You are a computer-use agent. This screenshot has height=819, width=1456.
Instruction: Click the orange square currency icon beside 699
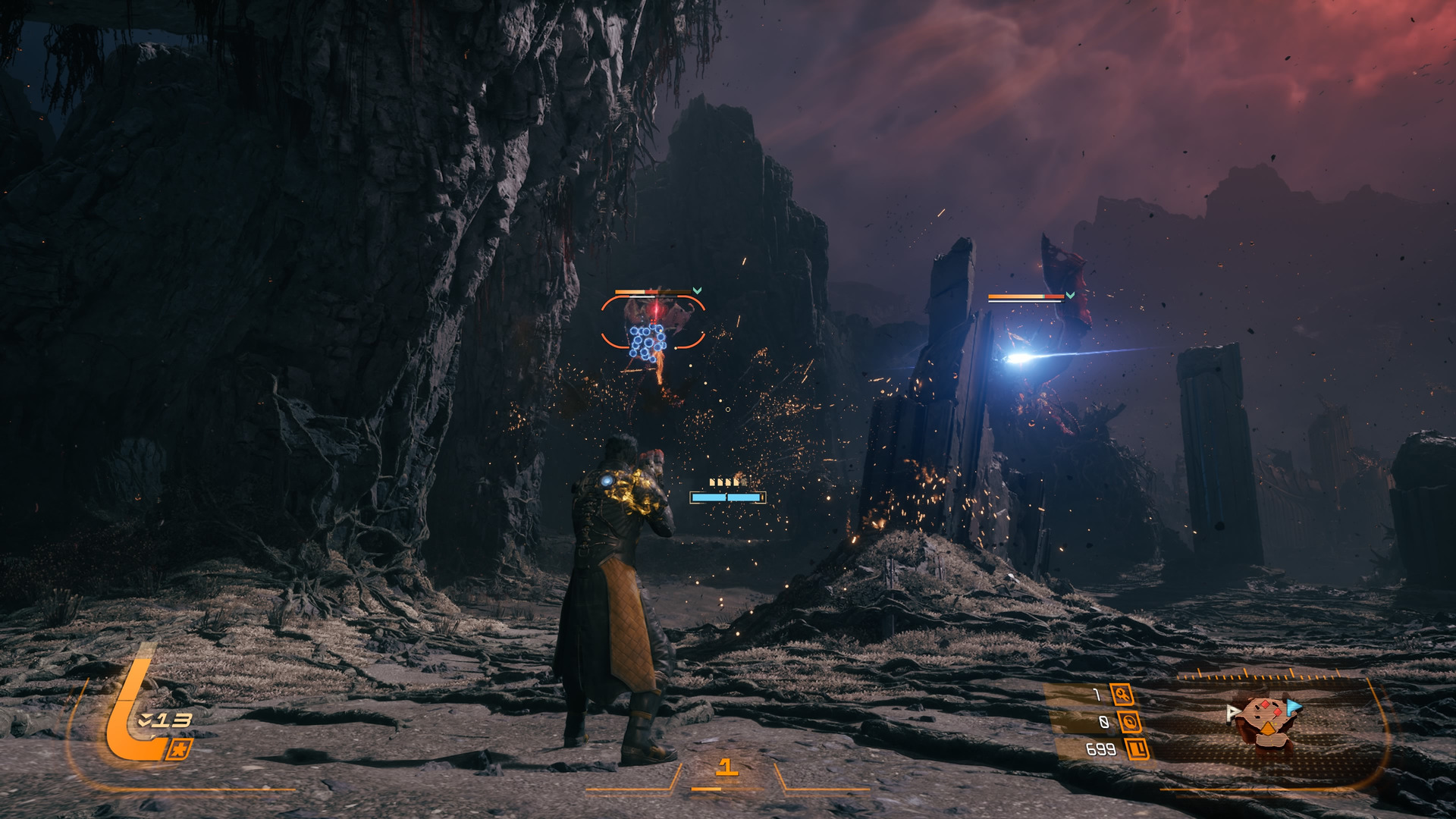coord(1137,749)
